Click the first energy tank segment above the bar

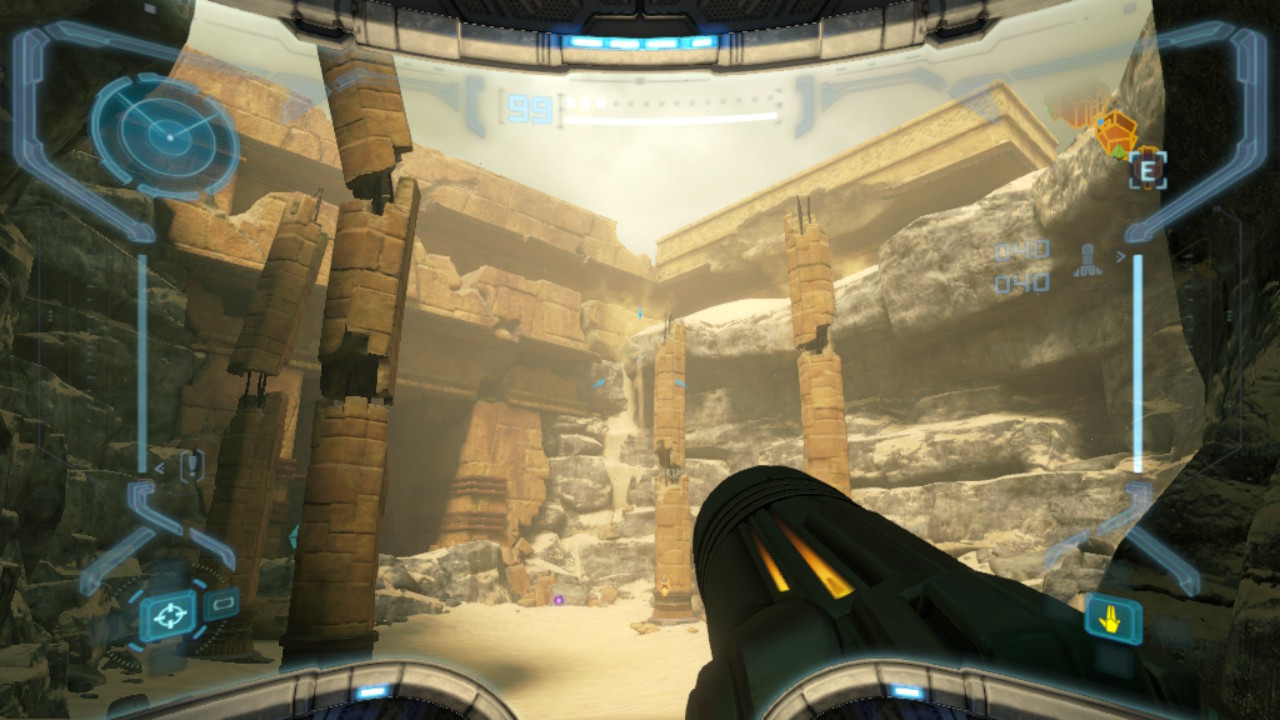(x=570, y=101)
